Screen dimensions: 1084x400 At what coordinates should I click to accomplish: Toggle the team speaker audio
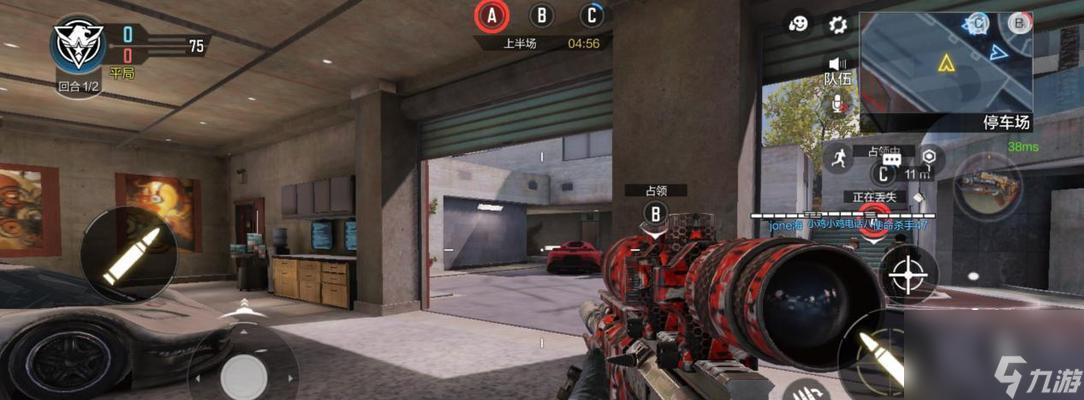point(837,66)
